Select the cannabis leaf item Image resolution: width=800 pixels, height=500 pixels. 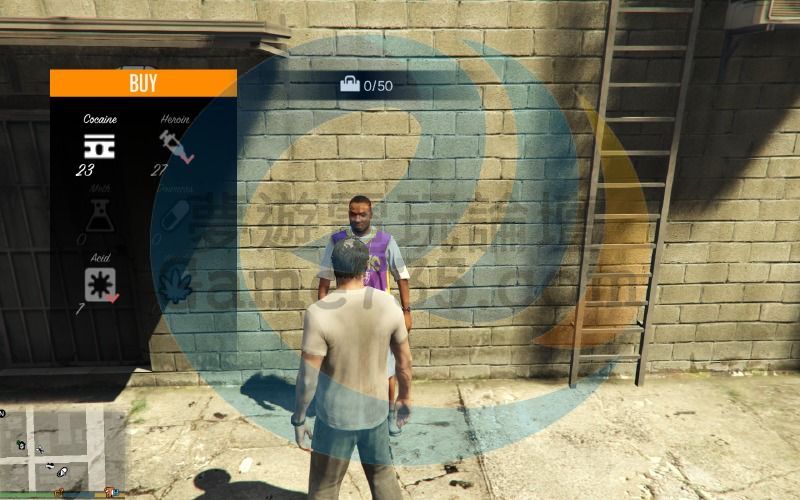175,284
